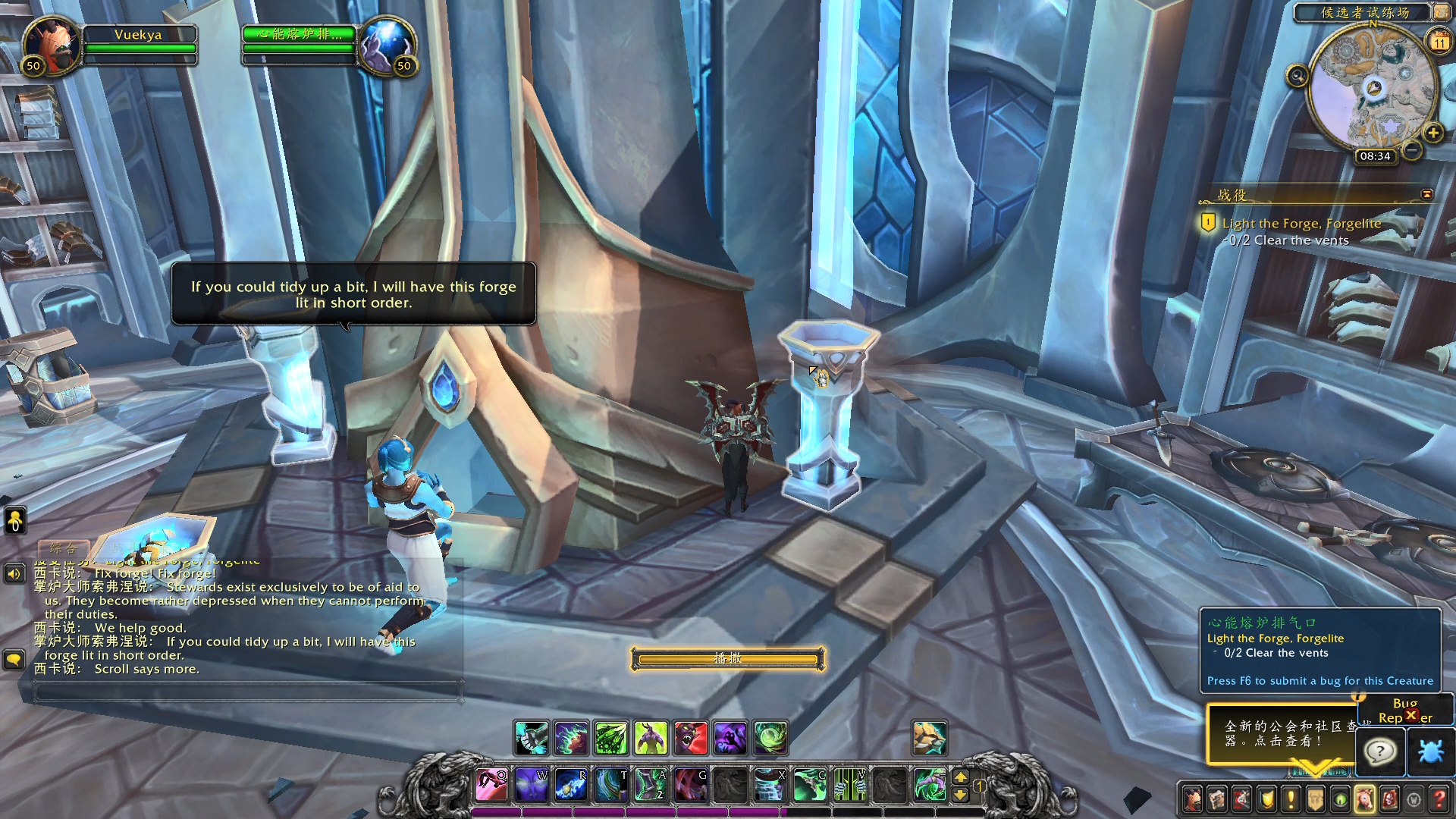Open the character info micro button
Image resolution: width=1456 pixels, height=819 pixels.
click(x=1193, y=799)
